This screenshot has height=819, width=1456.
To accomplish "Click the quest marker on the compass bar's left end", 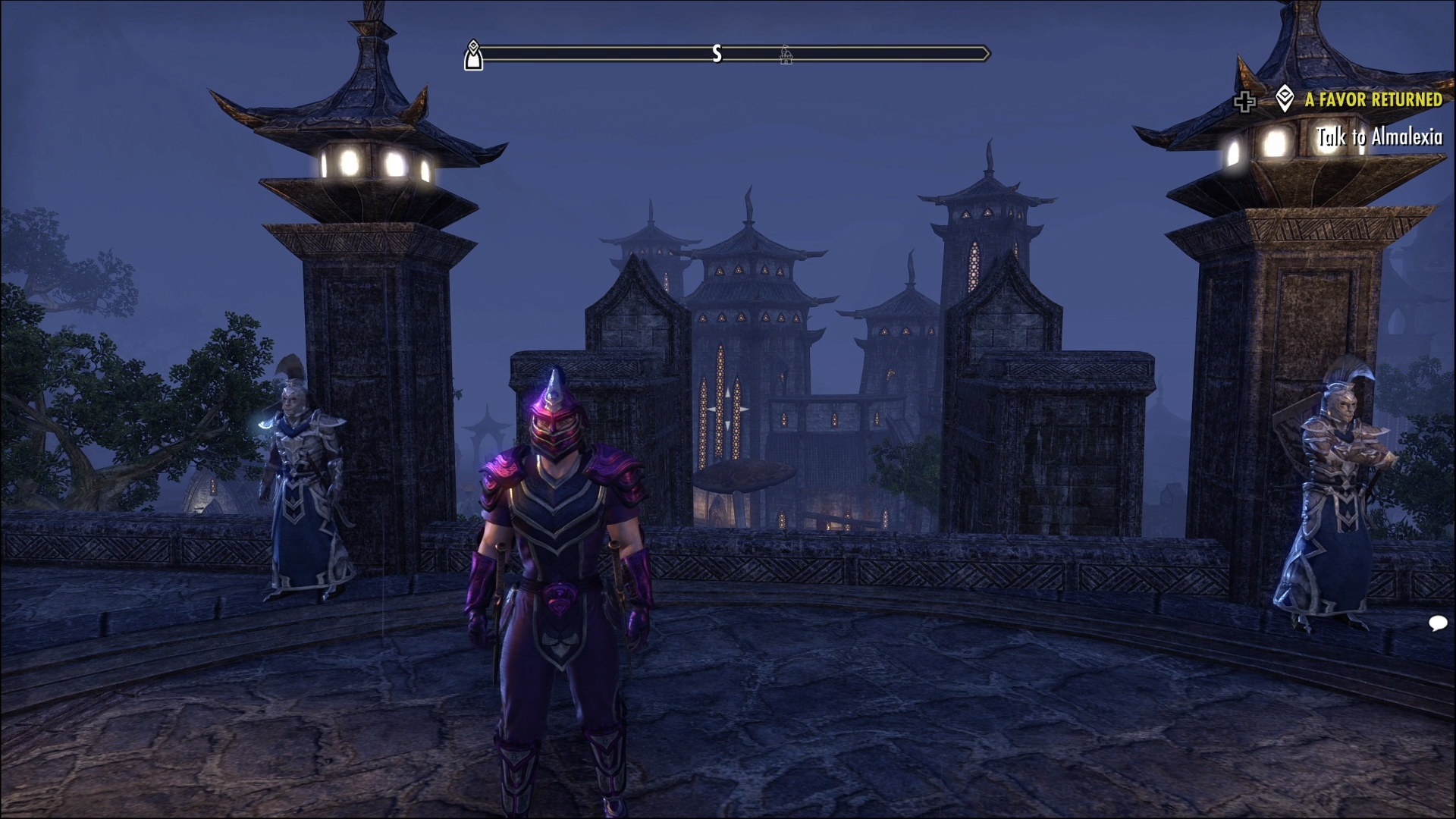I will click(x=473, y=55).
